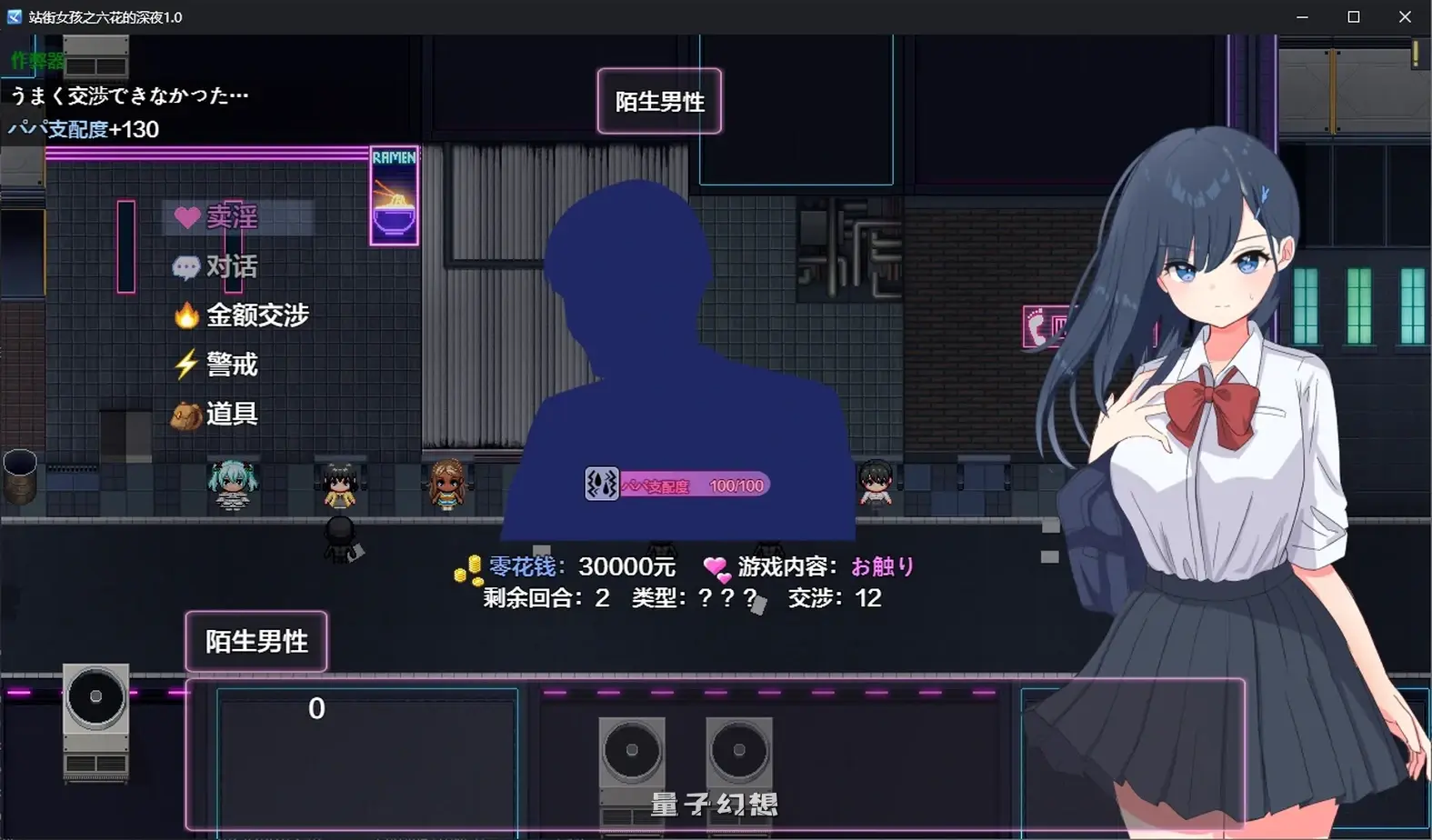Open the speech bubble 对话 icon
Screen dimensions: 1432x840
click(x=187, y=266)
